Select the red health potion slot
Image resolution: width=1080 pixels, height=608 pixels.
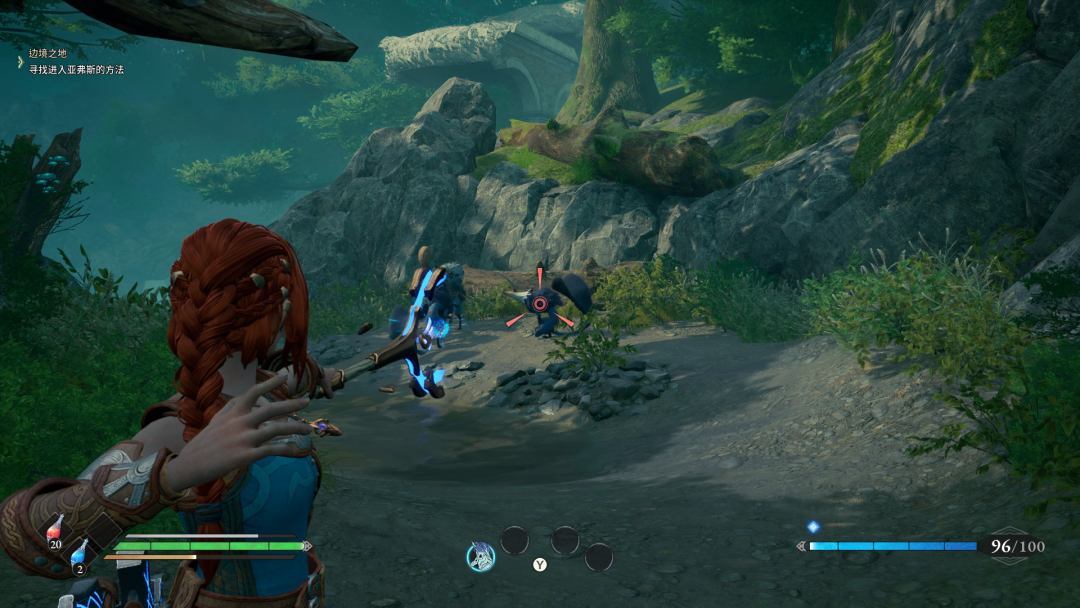[54, 530]
